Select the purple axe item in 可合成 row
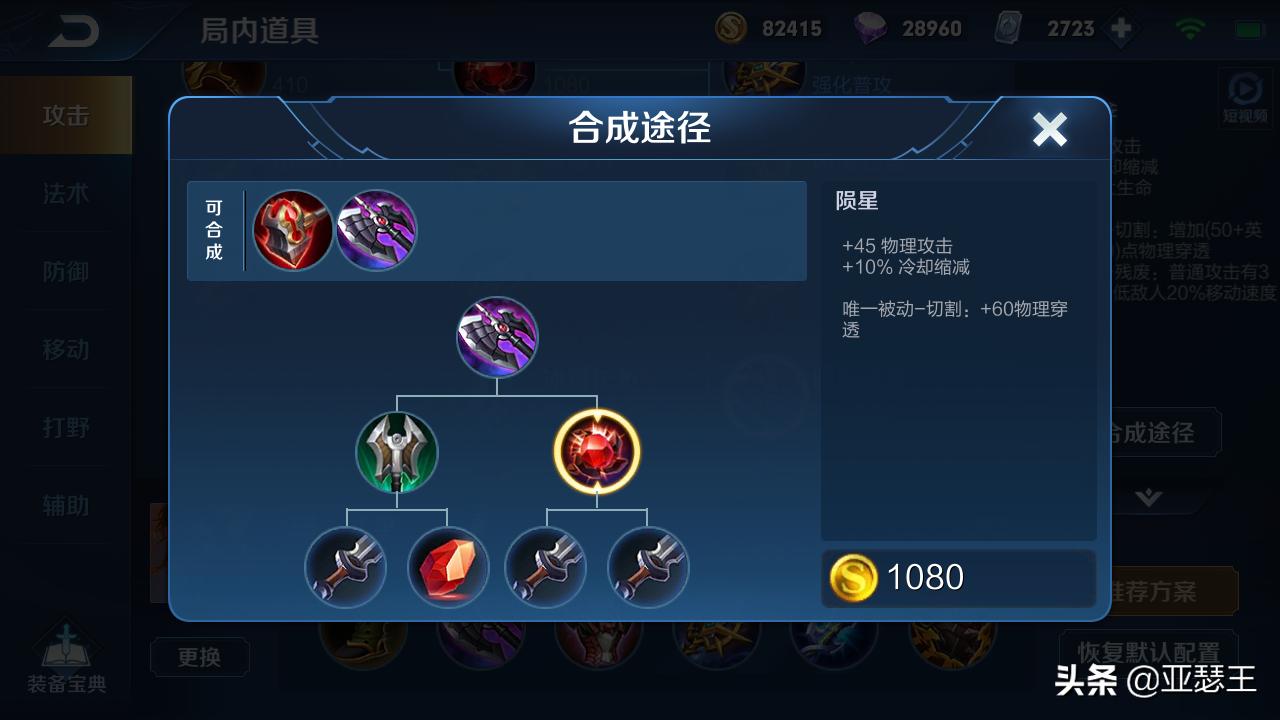Viewport: 1280px width, 720px height. 377,230
